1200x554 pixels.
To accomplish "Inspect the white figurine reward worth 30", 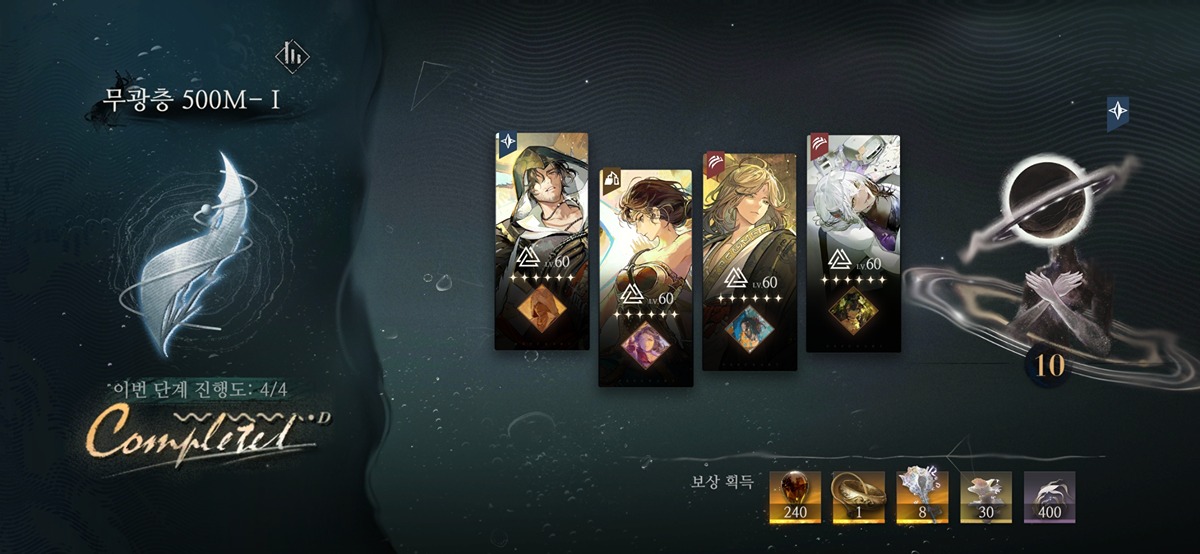I will [x=986, y=497].
